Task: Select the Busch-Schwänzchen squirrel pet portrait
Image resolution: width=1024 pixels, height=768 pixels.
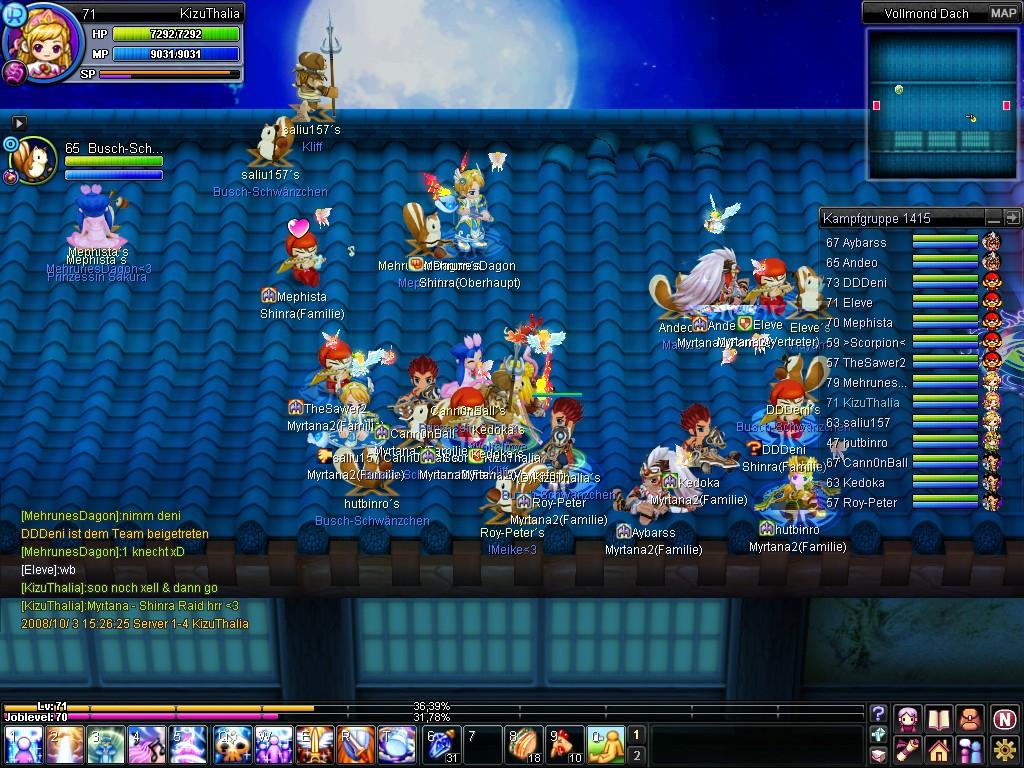Action: click(x=35, y=160)
